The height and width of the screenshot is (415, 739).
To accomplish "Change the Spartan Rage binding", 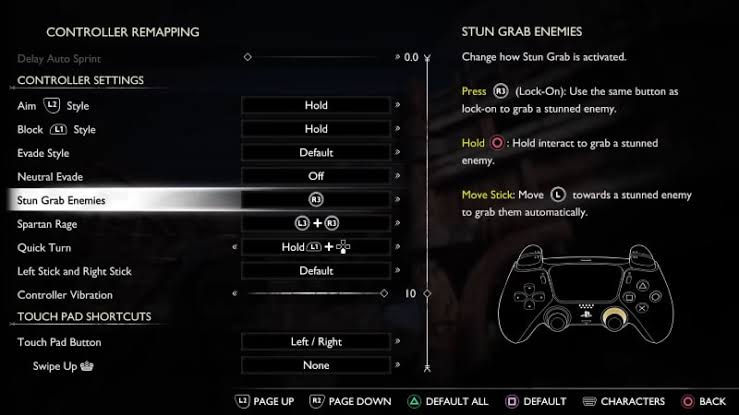I will coord(316,224).
